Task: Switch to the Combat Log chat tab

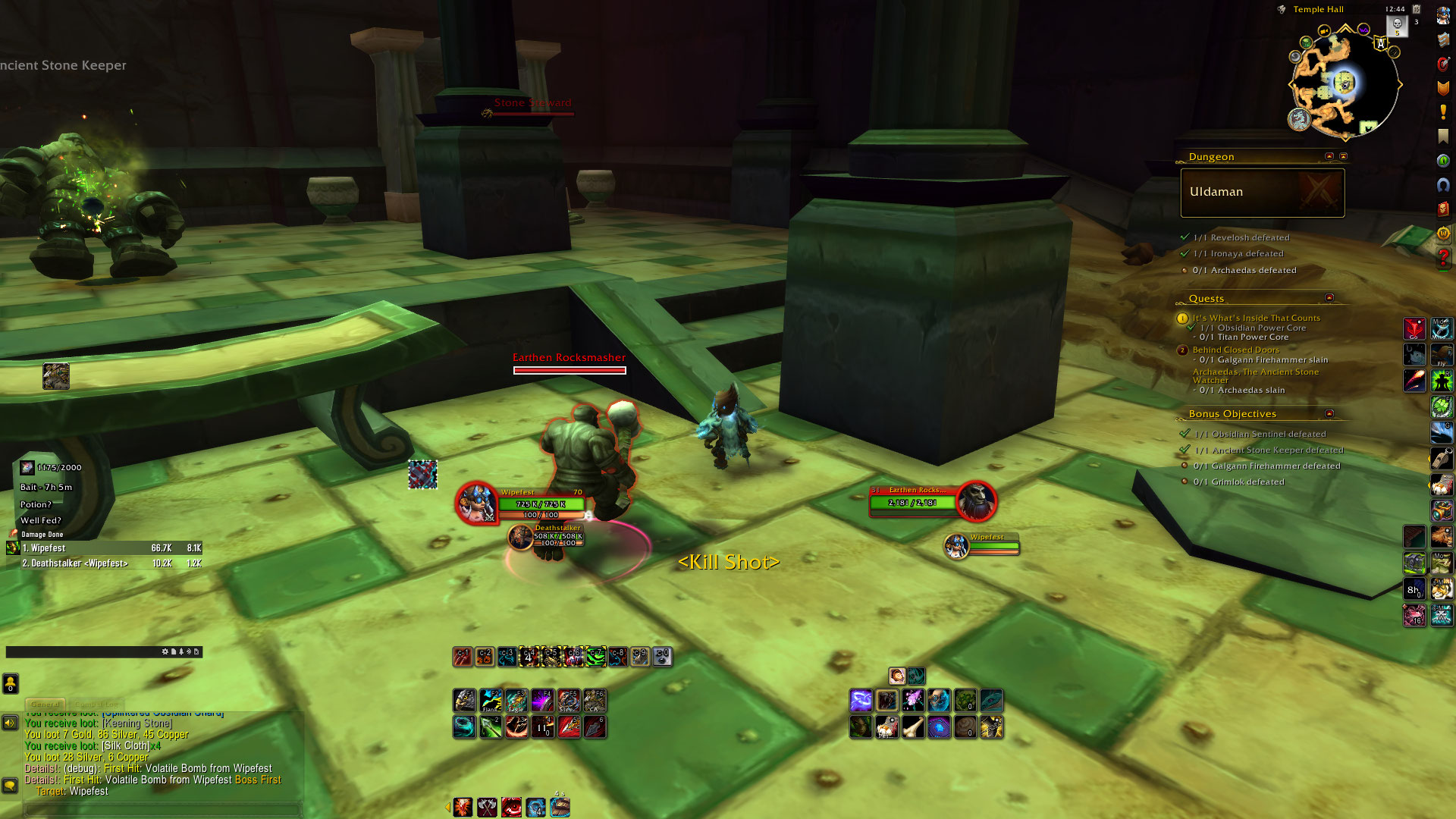Action: [96, 704]
